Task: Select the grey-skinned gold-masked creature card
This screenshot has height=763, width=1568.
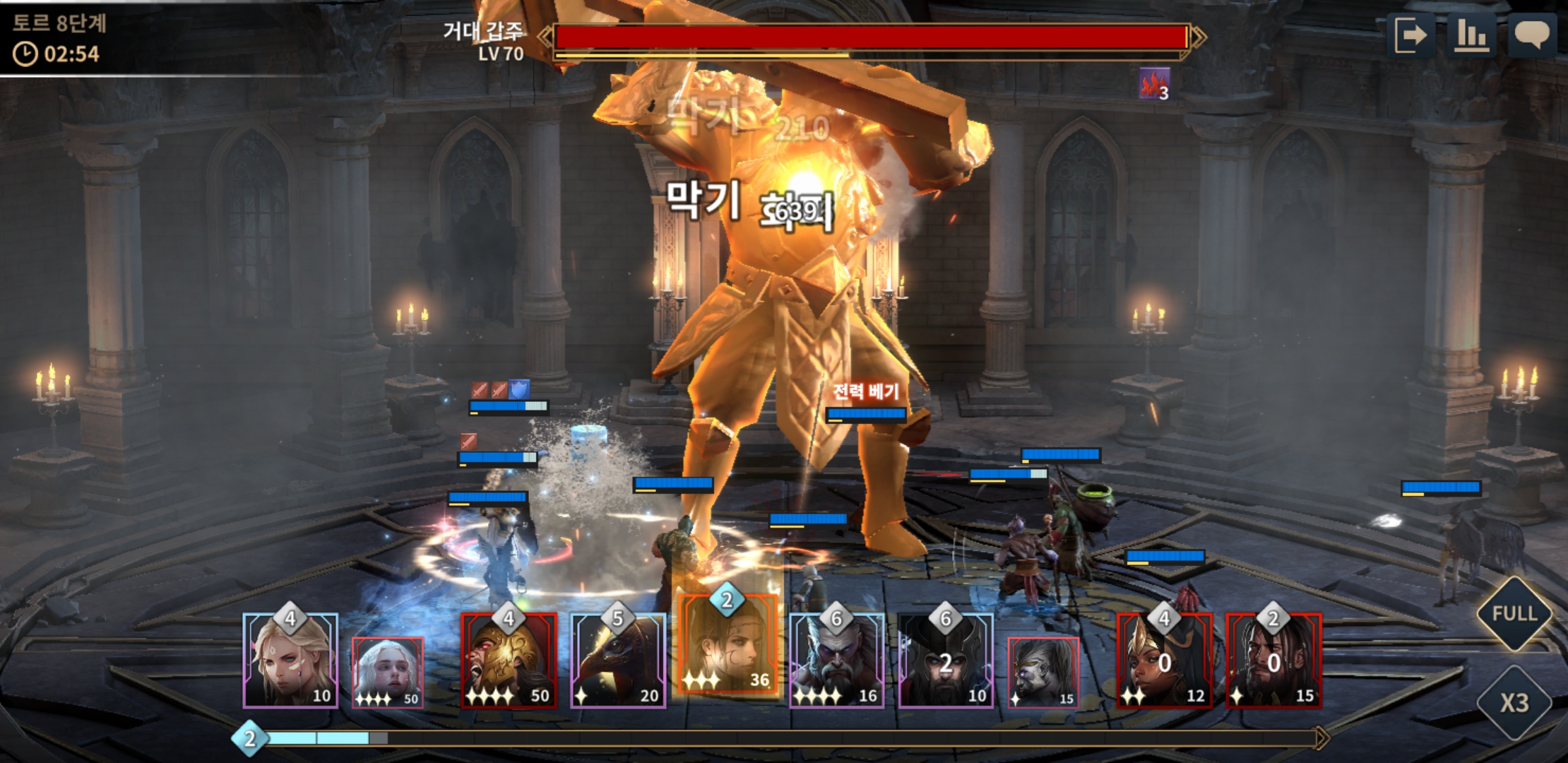Action: pos(1043,671)
